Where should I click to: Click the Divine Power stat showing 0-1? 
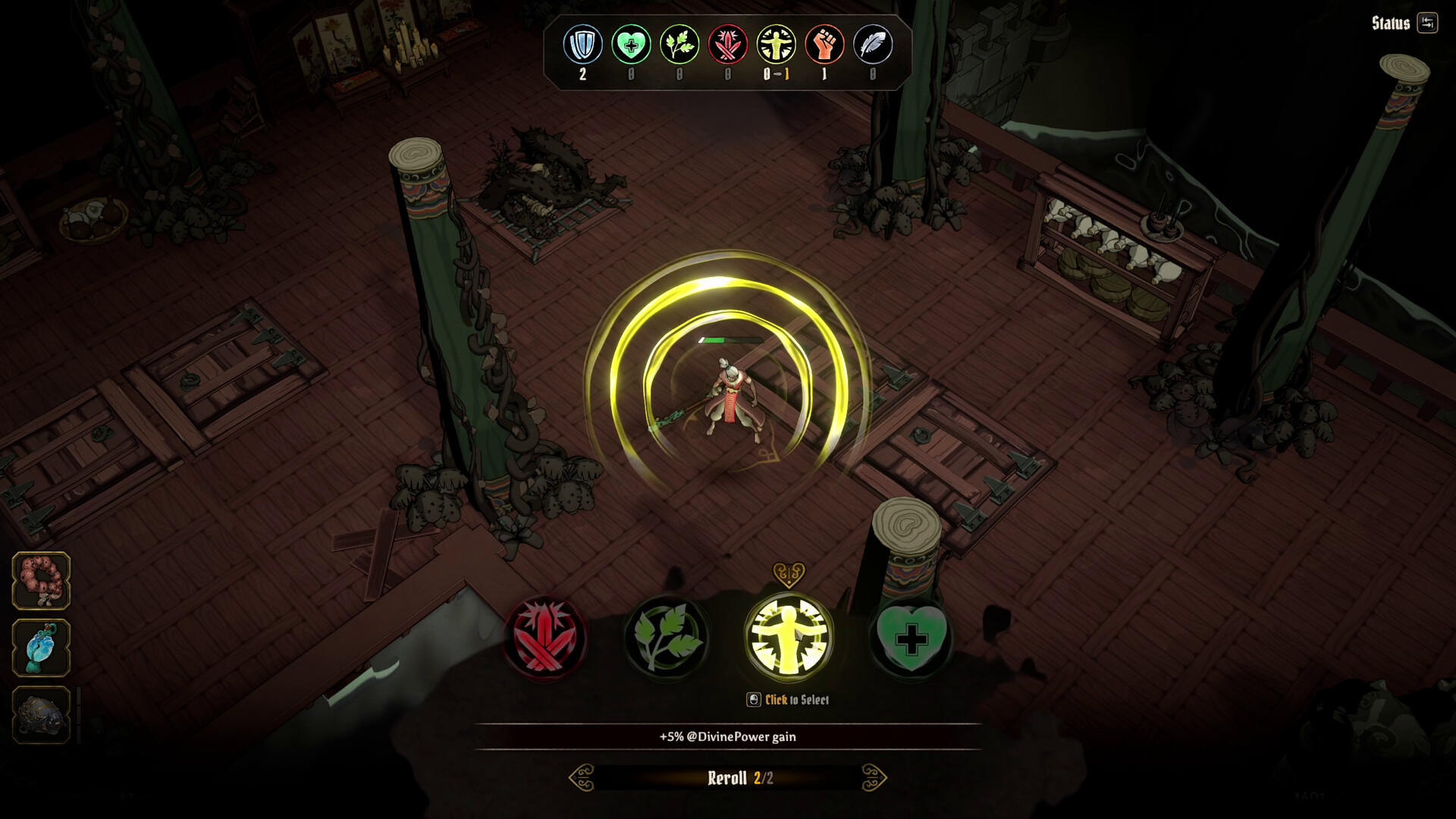[x=777, y=45]
